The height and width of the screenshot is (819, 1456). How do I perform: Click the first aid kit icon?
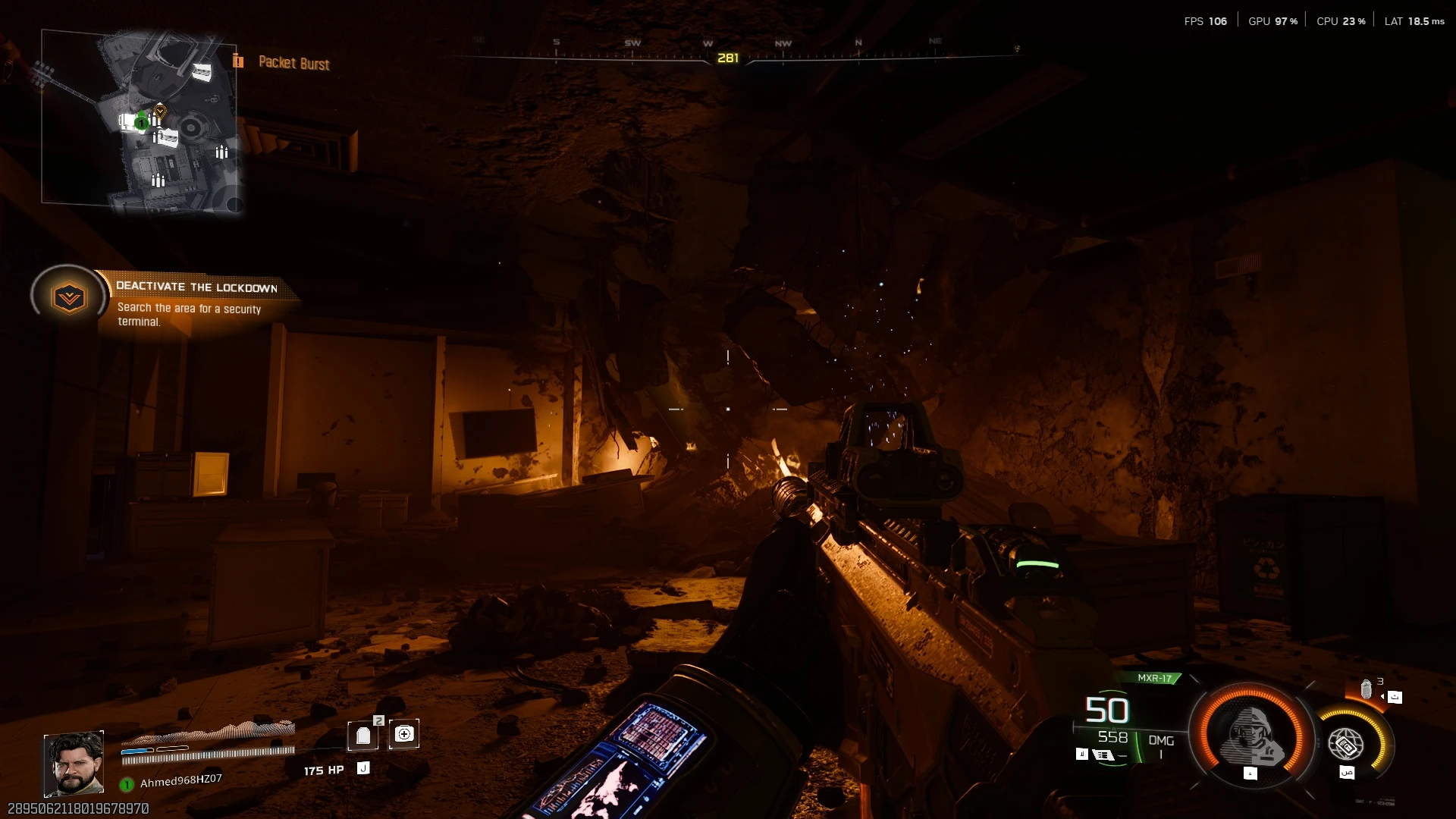pos(404,733)
